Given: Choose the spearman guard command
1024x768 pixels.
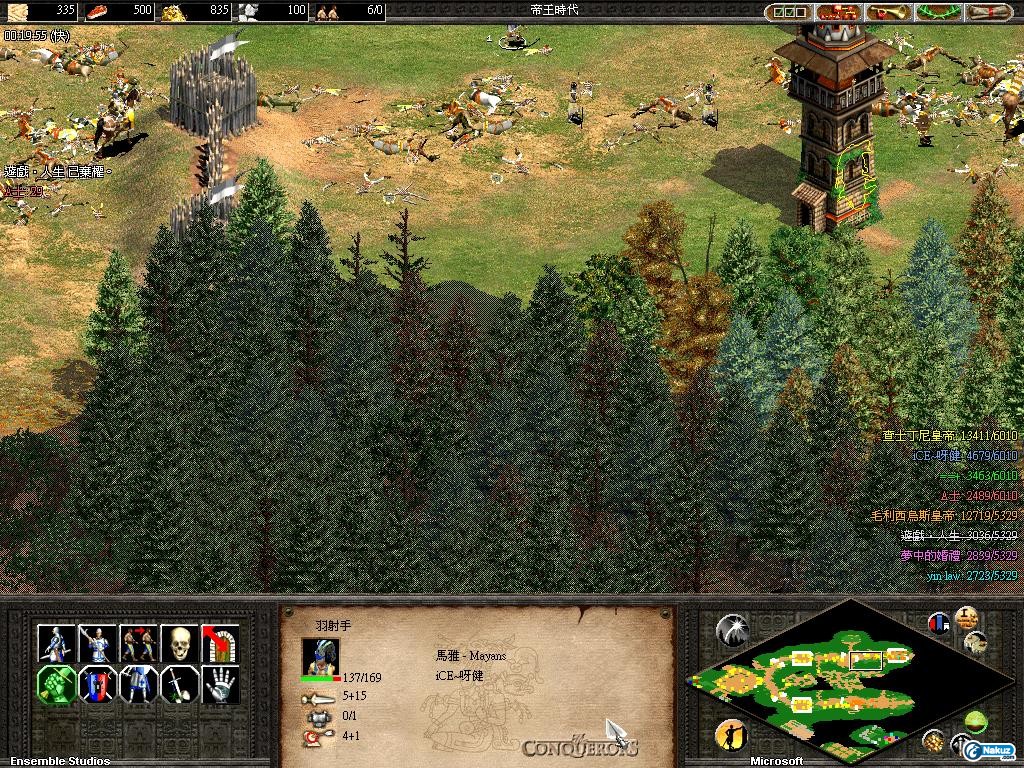Looking at the screenshot, I should click(x=97, y=643).
